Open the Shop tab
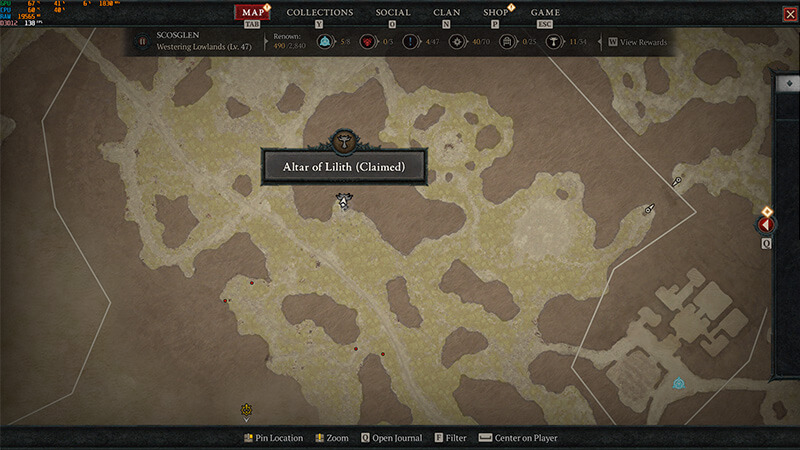 tap(495, 13)
